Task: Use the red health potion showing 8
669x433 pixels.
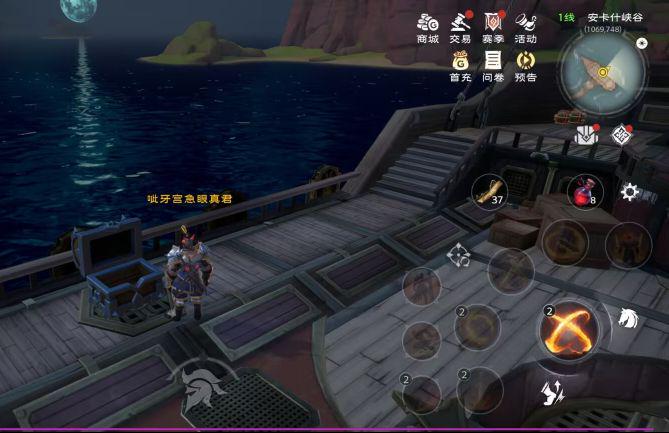Action: point(583,192)
